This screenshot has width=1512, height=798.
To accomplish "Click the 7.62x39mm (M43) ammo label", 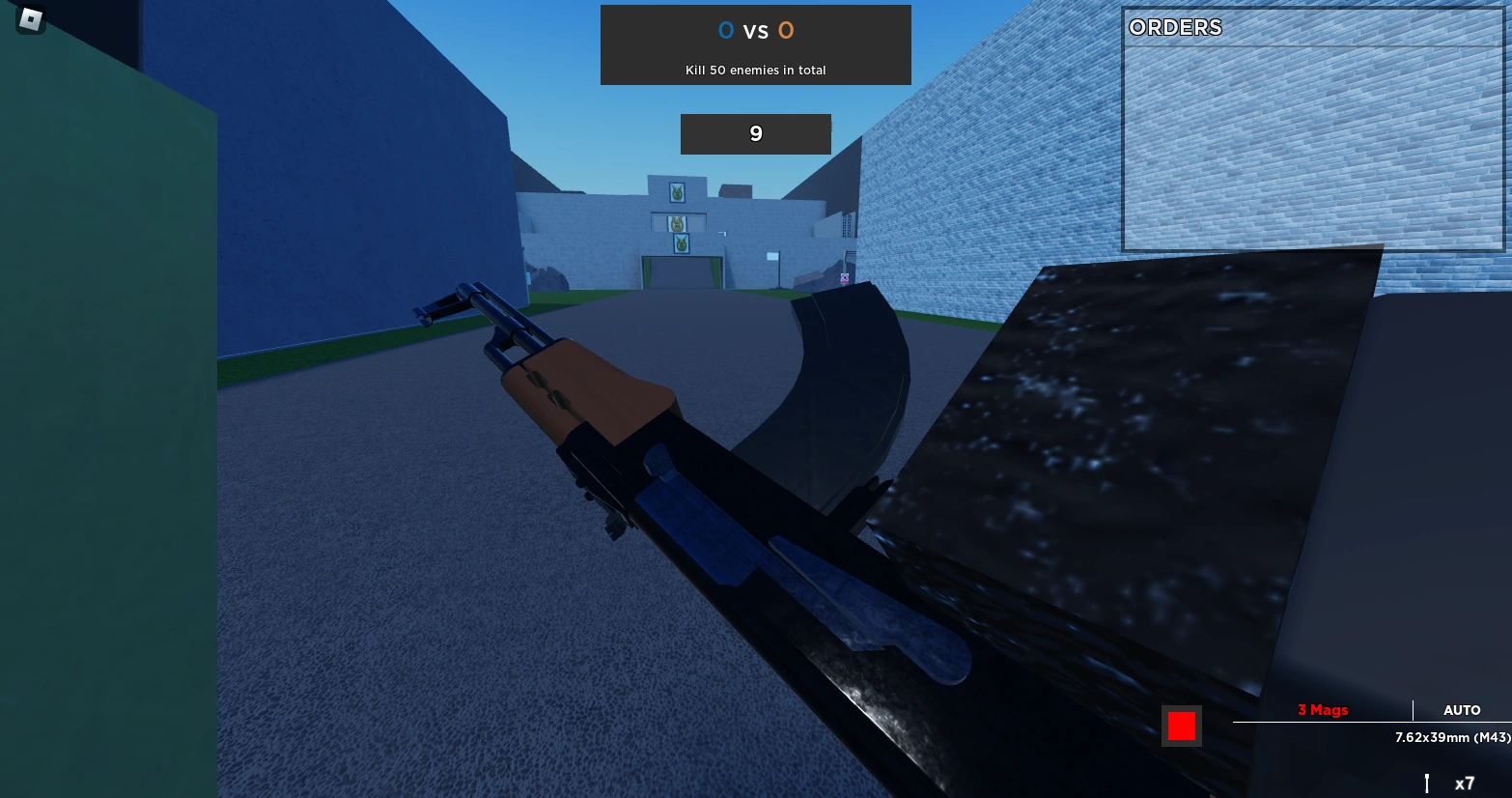I will (1453, 737).
